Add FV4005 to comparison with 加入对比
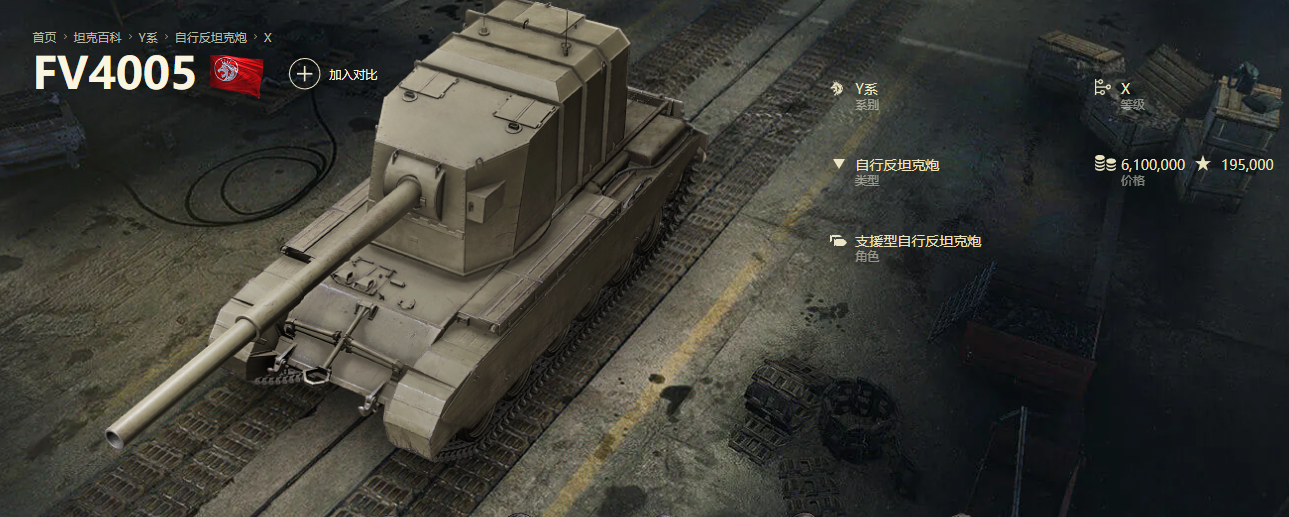The width and height of the screenshot is (1289, 517). point(334,74)
